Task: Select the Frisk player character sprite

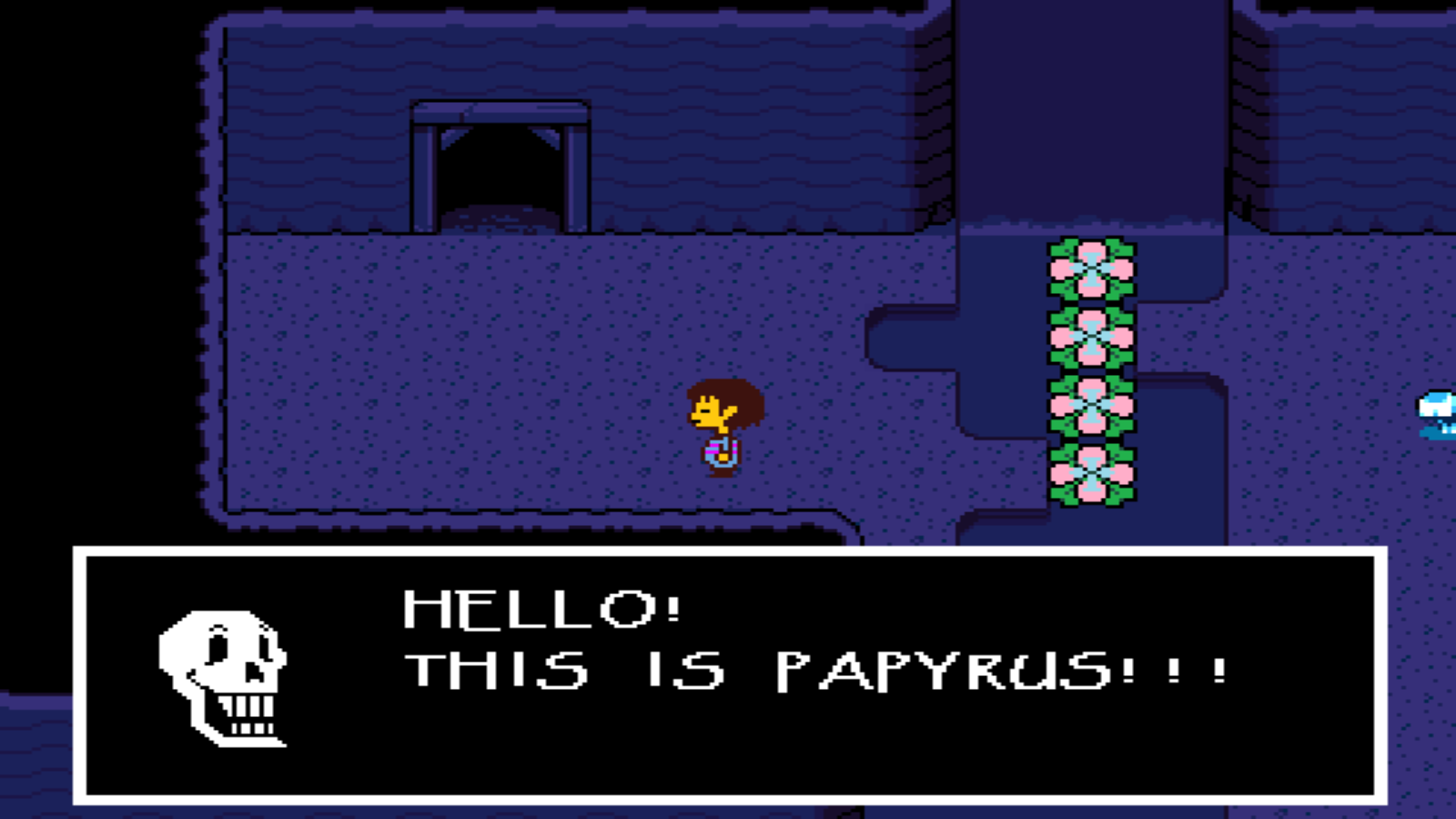Action: click(x=719, y=428)
